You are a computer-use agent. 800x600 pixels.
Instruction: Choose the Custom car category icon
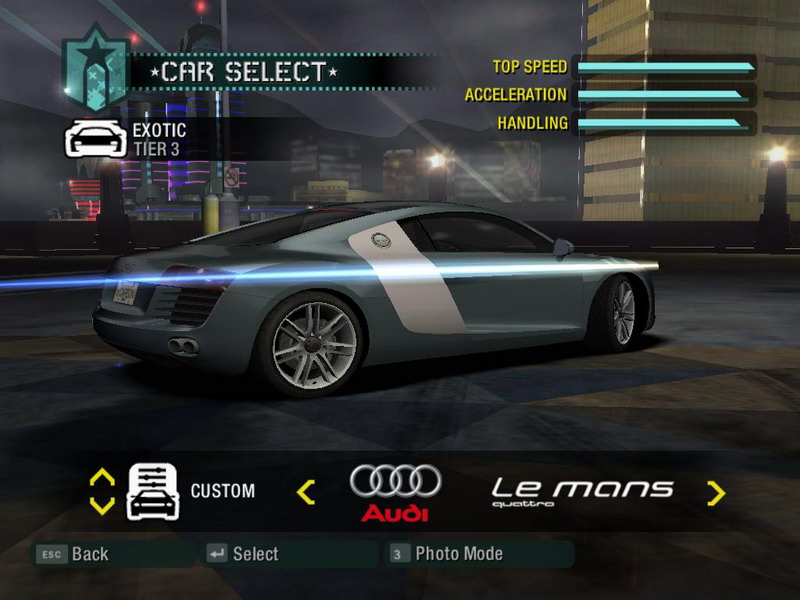tap(153, 491)
